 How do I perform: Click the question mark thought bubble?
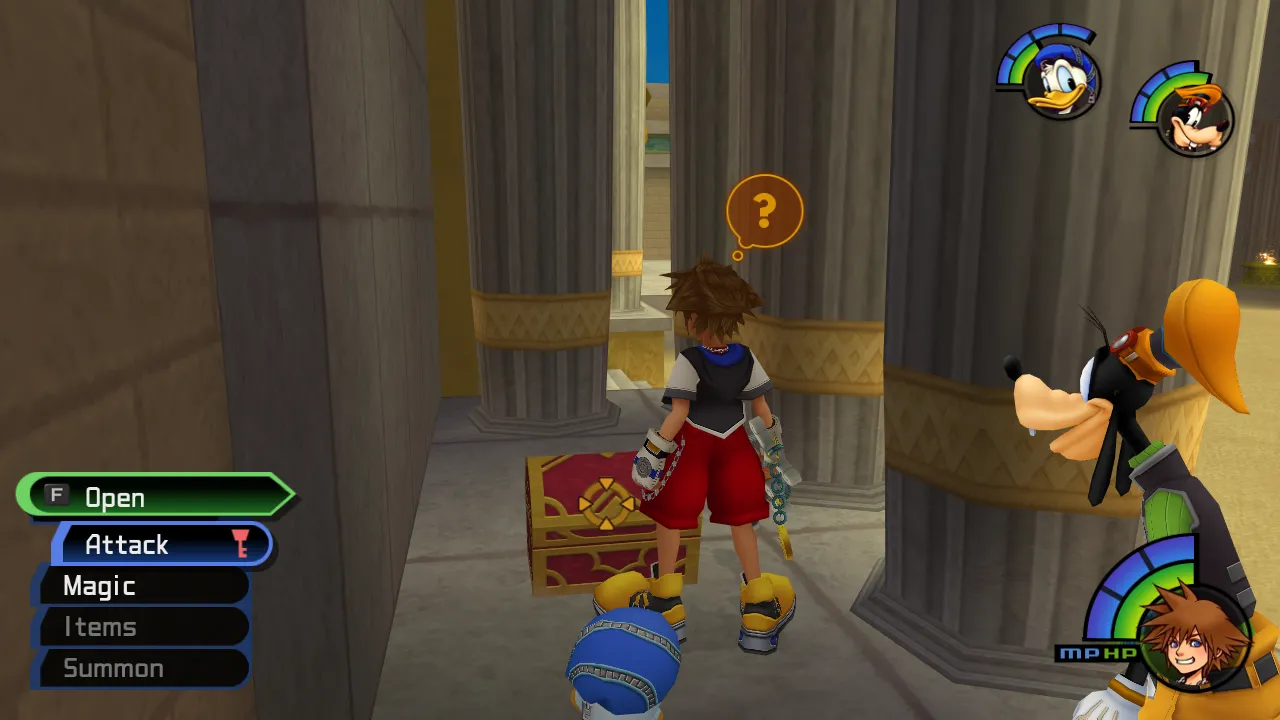pos(764,210)
